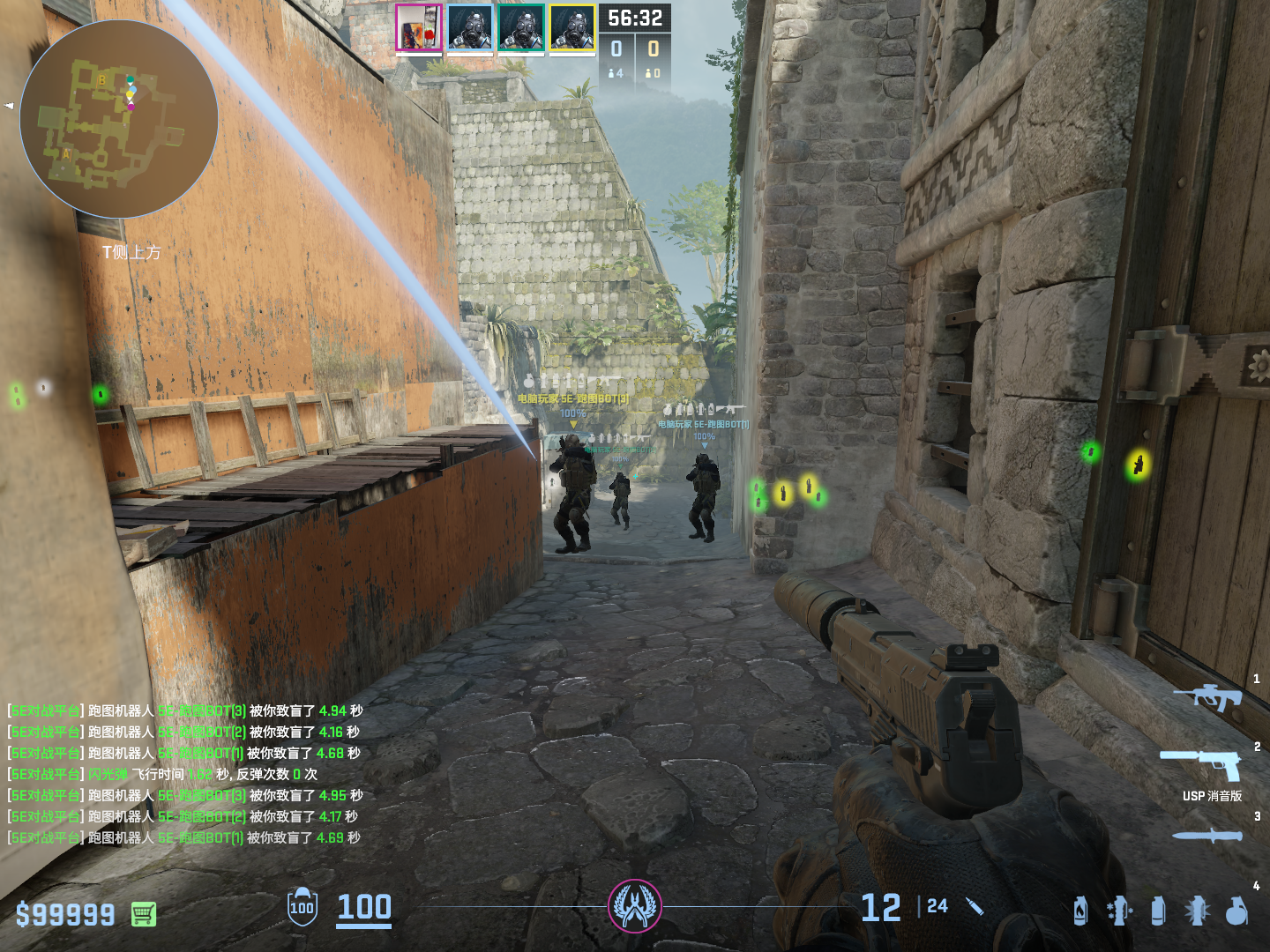Switch to the AUG rifle in slot 1
Image resolution: width=1270 pixels, height=952 pixels.
click(x=1207, y=698)
